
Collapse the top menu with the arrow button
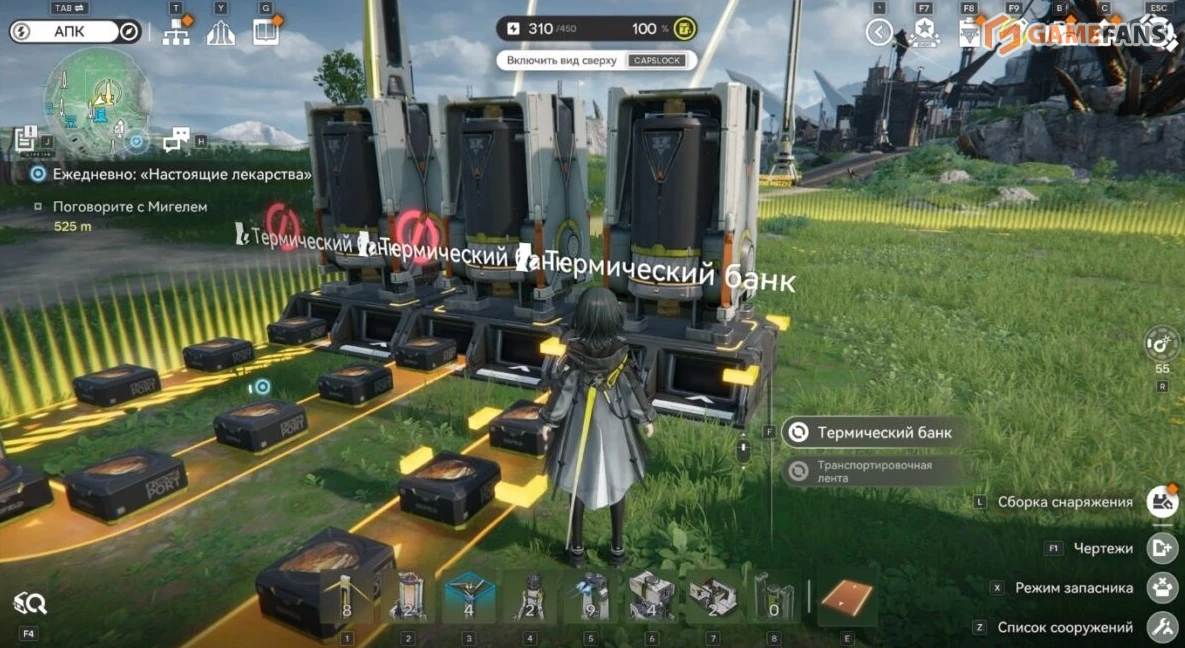(879, 33)
